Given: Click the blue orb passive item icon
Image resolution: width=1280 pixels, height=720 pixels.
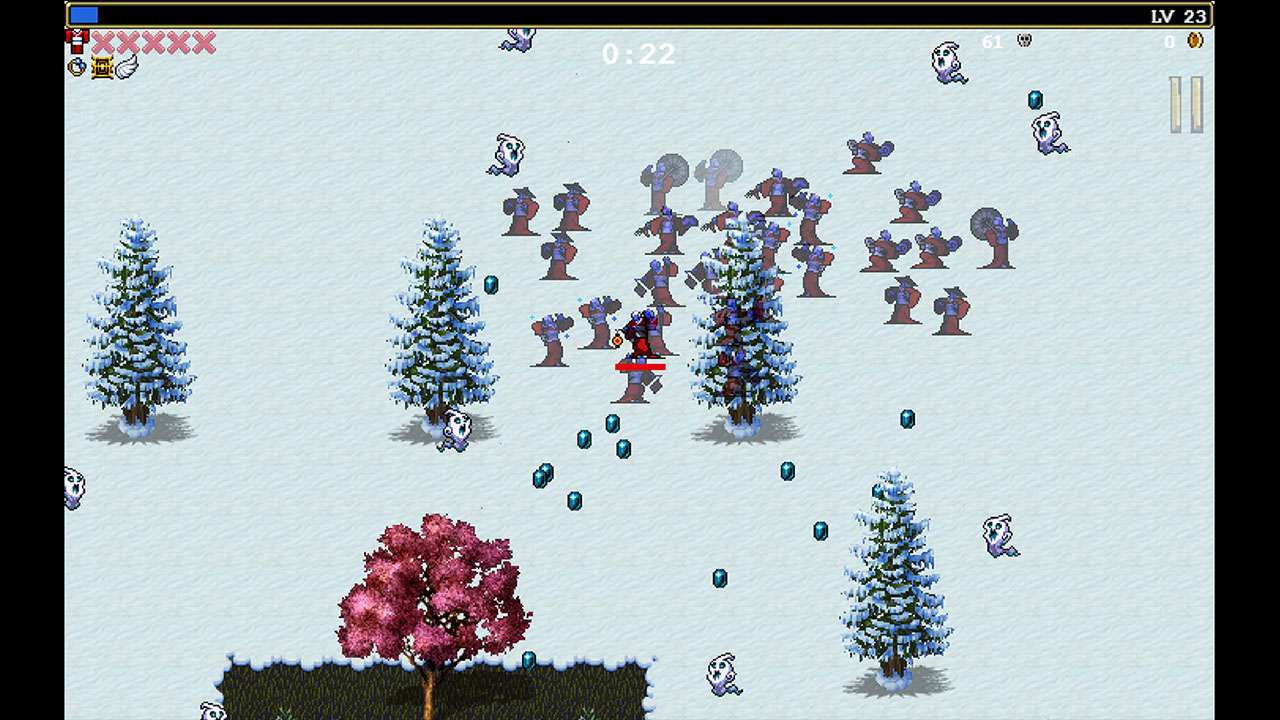Looking at the screenshot, I should tap(76, 67).
